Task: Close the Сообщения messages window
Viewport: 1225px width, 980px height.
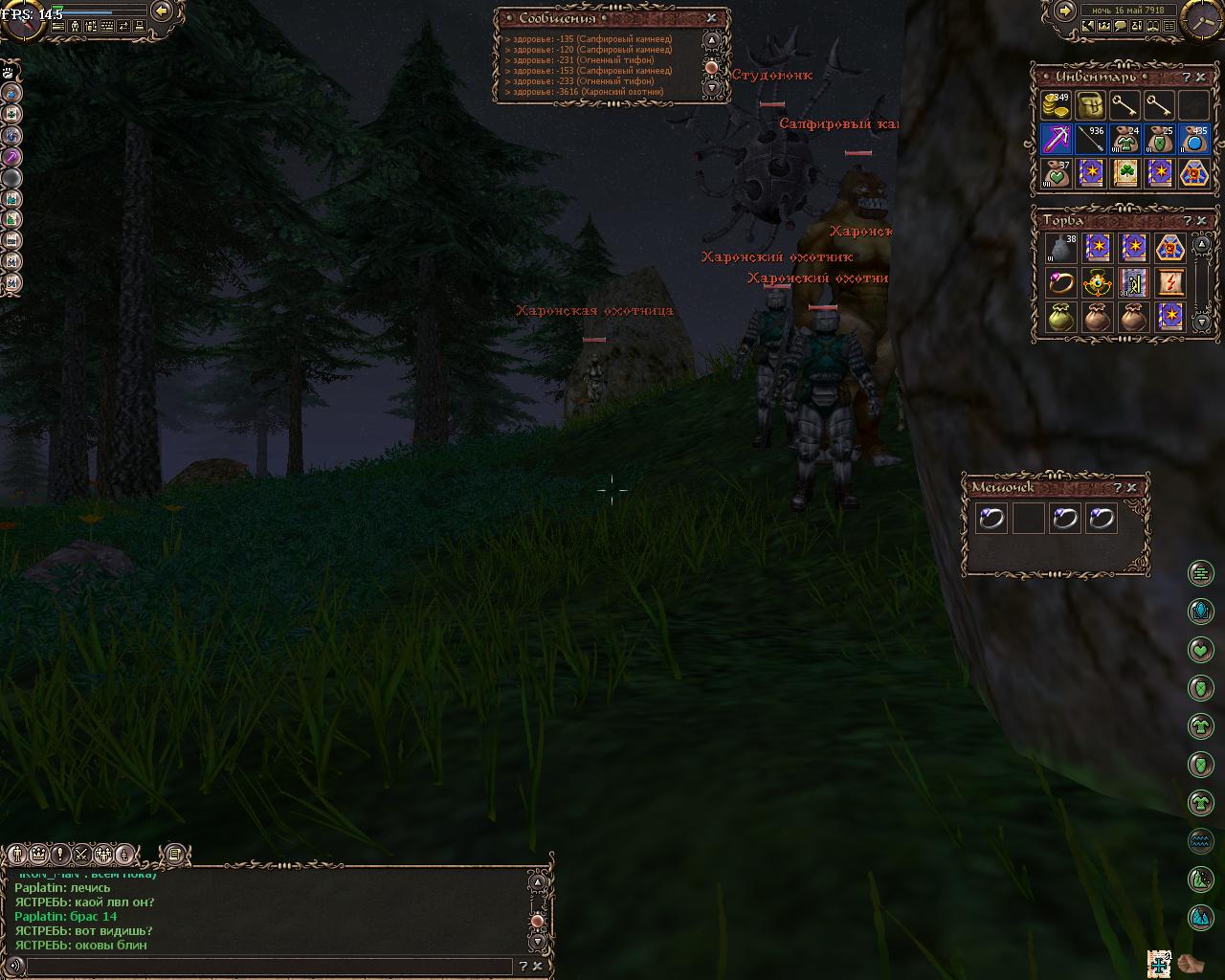Action: tap(711, 18)
